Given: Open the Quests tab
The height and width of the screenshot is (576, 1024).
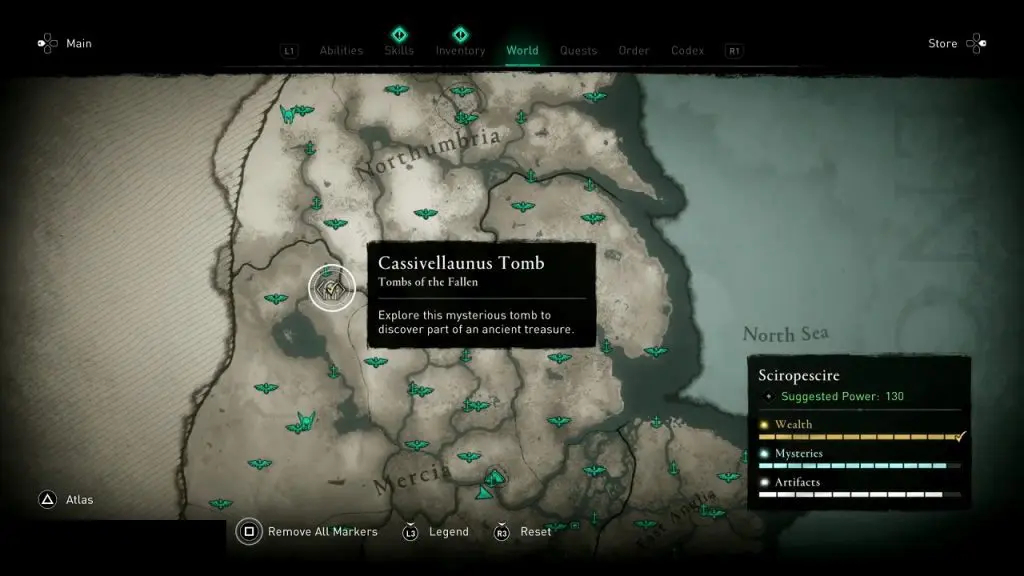Looking at the screenshot, I should [578, 51].
